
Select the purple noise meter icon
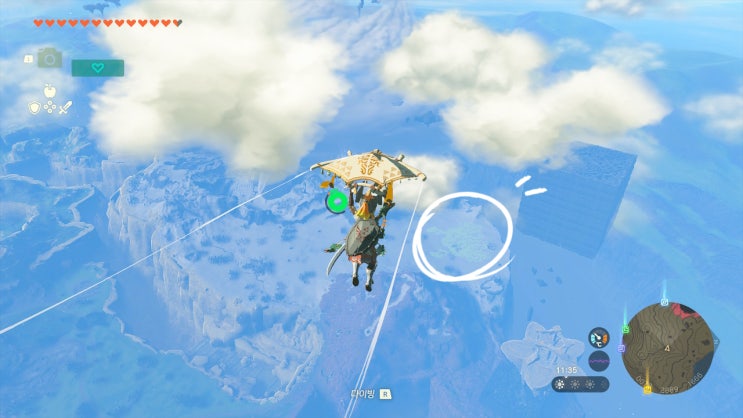[599, 360]
